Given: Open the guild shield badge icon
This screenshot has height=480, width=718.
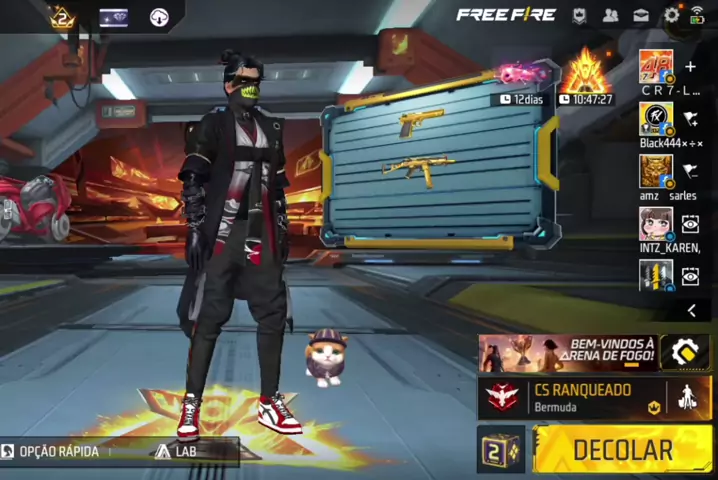Looking at the screenshot, I should point(579,15).
